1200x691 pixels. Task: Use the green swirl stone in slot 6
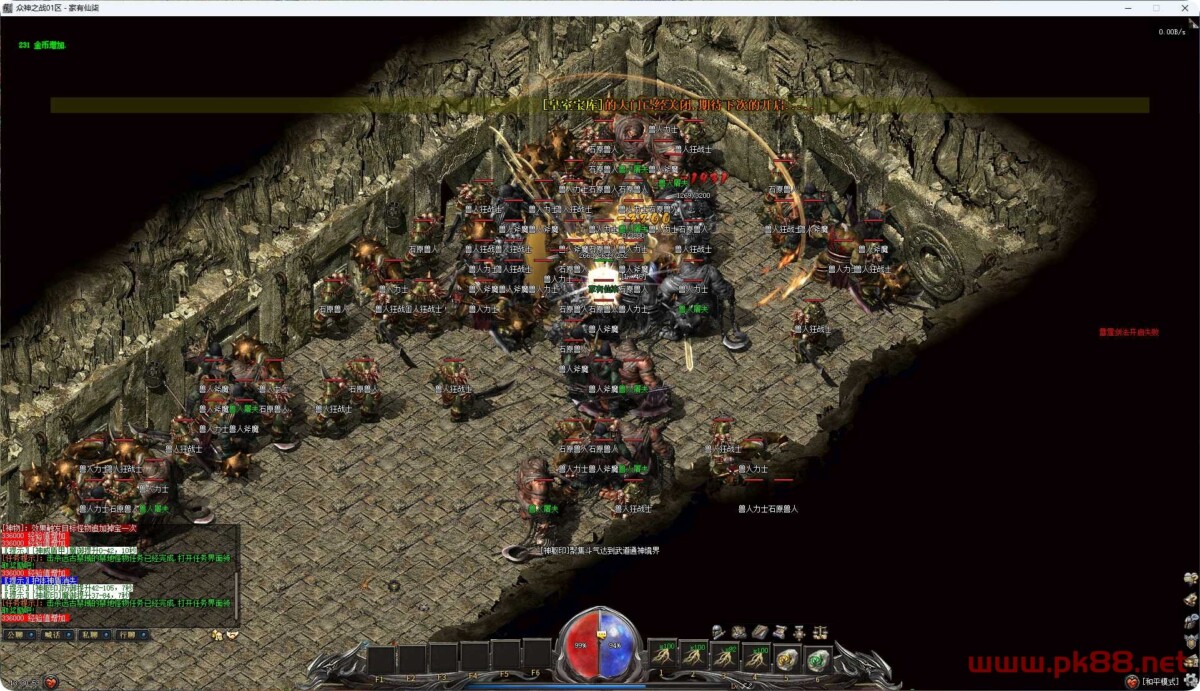click(x=818, y=659)
